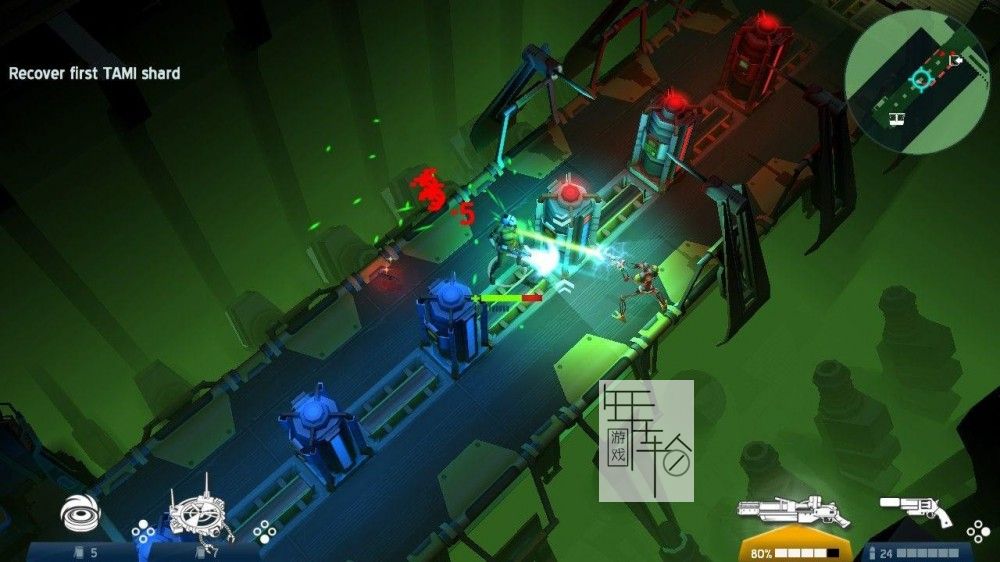Viewport: 1000px width, 562px height.
Task: Click the Recover first TAMI shard objective
Action: click(x=95, y=73)
